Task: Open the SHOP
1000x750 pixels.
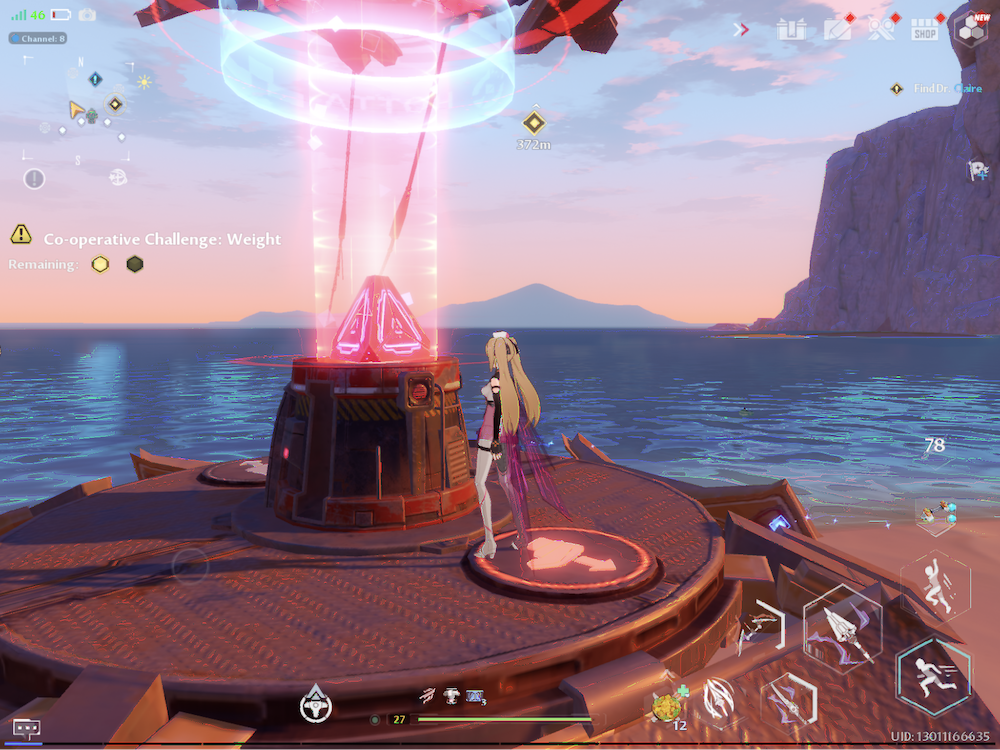Action: 925,30
